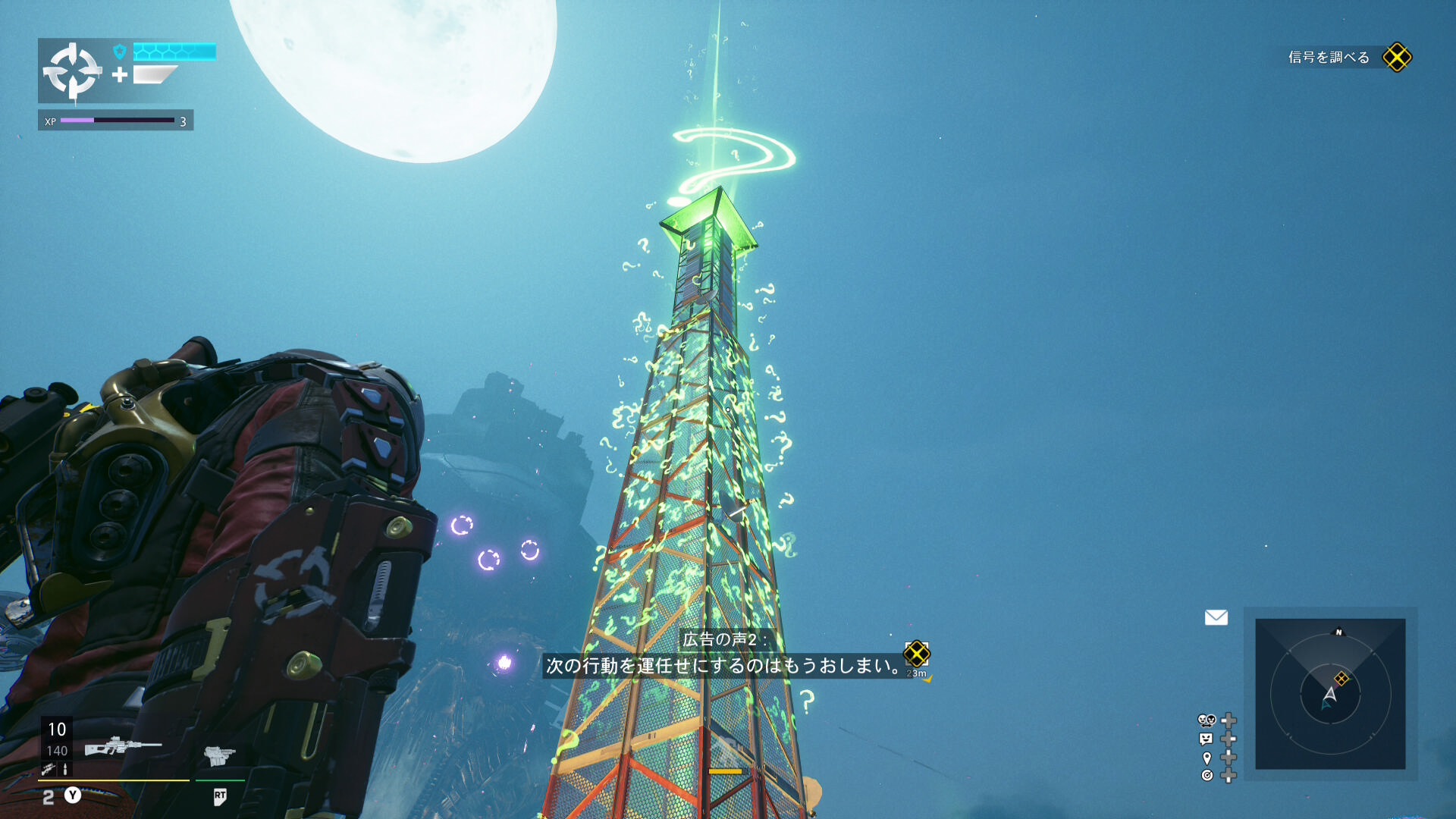Select the yellow objective marker on the minimap
1456x819 pixels.
point(1341,678)
